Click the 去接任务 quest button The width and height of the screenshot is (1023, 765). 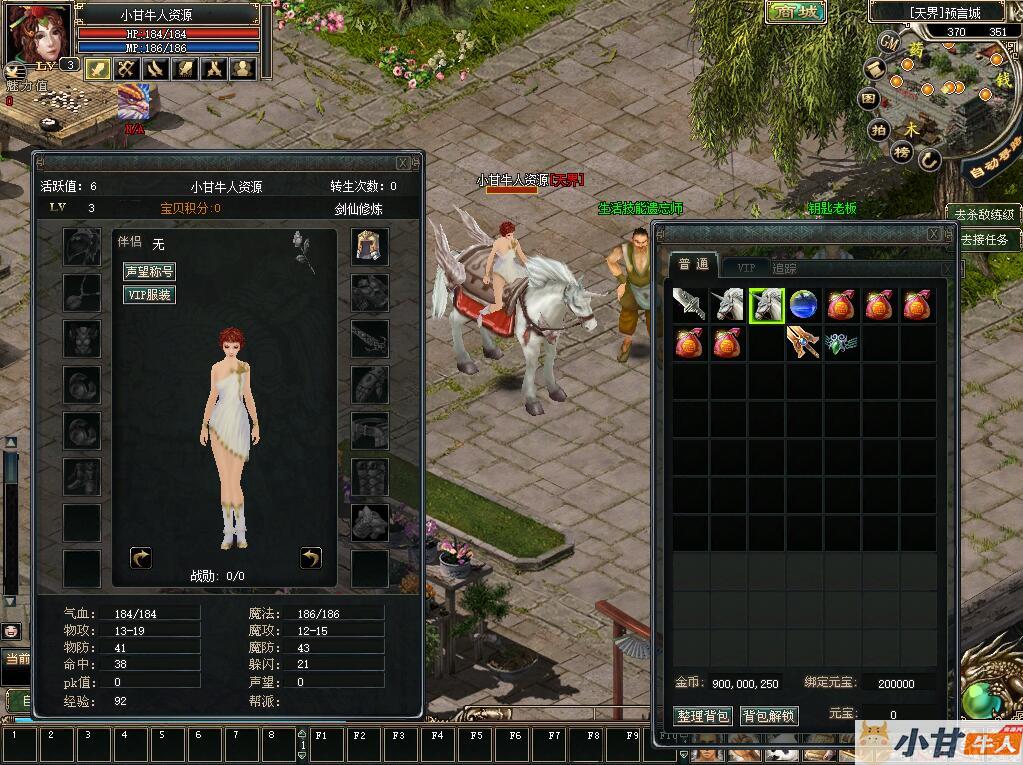coord(984,240)
